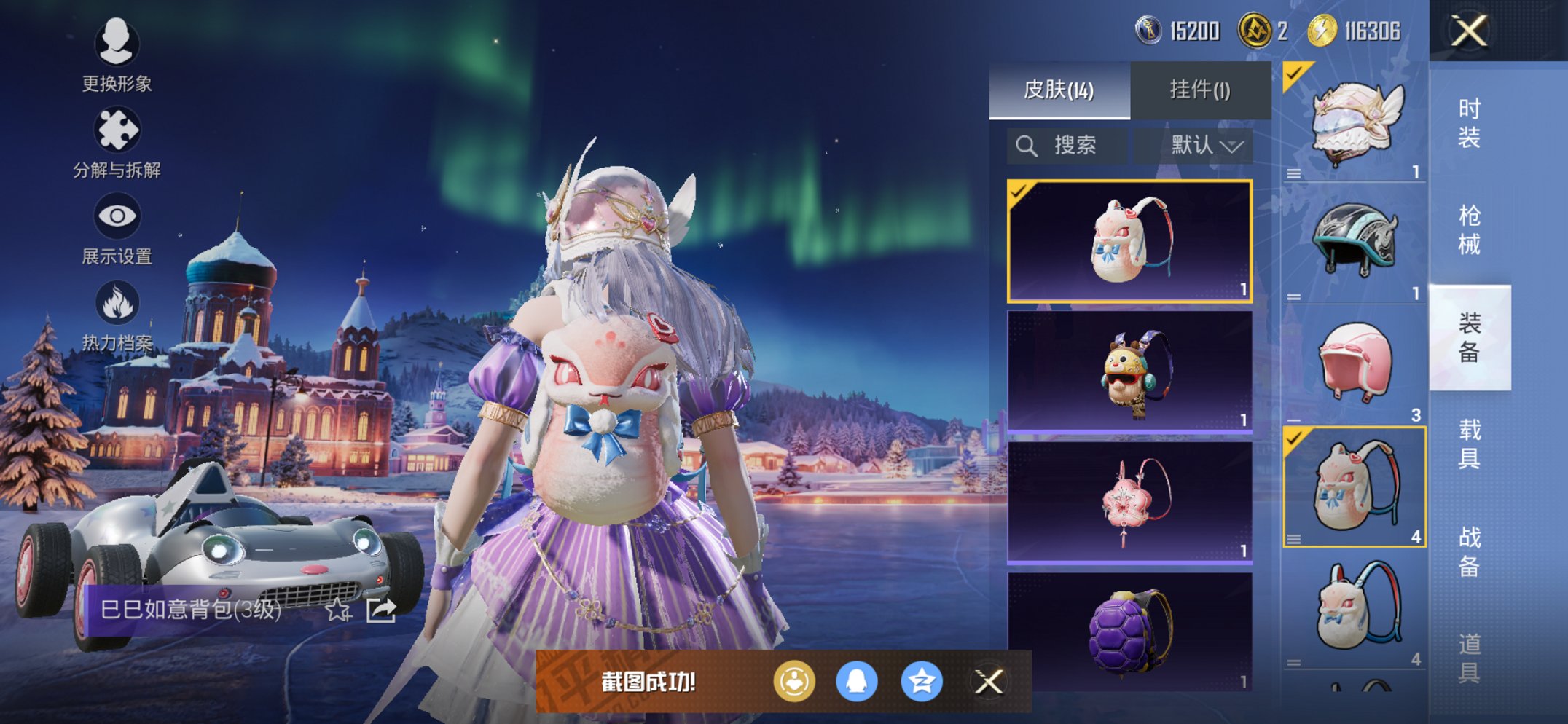Screen dimensions: 1568x724
Task: Switch to the 时装 fashion category
Action: [1469, 123]
